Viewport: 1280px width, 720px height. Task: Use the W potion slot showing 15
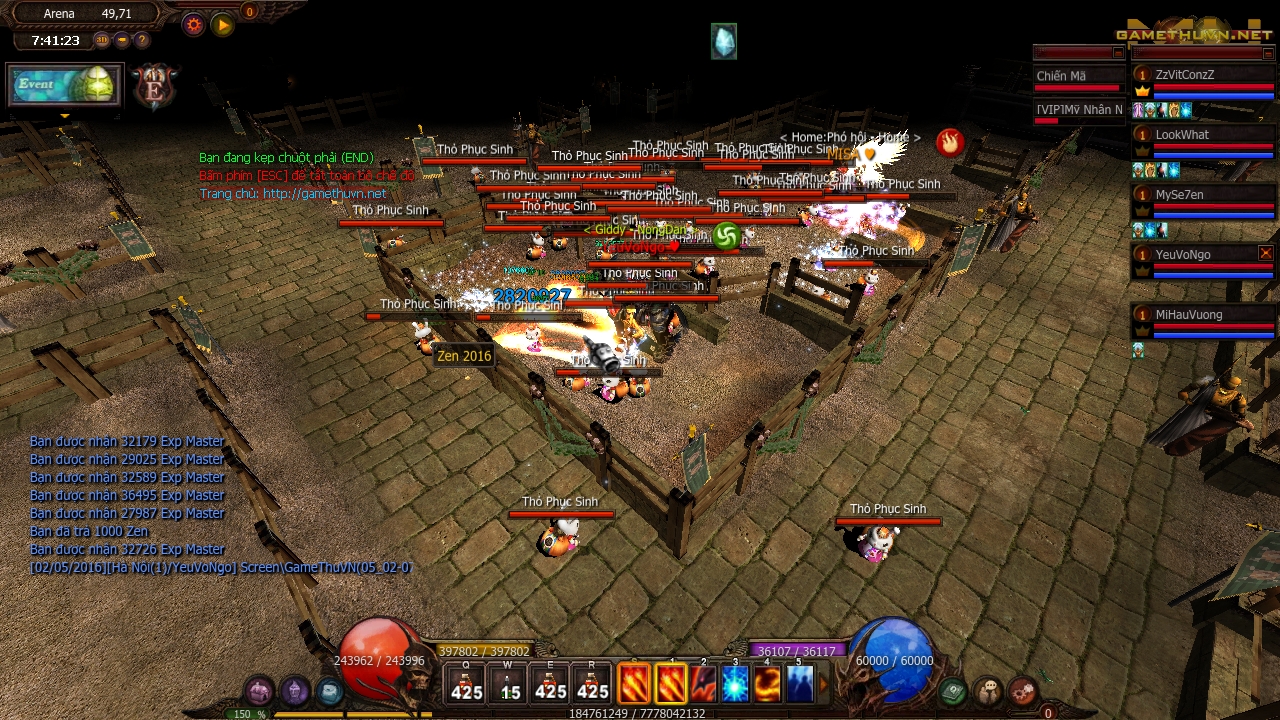click(x=509, y=684)
